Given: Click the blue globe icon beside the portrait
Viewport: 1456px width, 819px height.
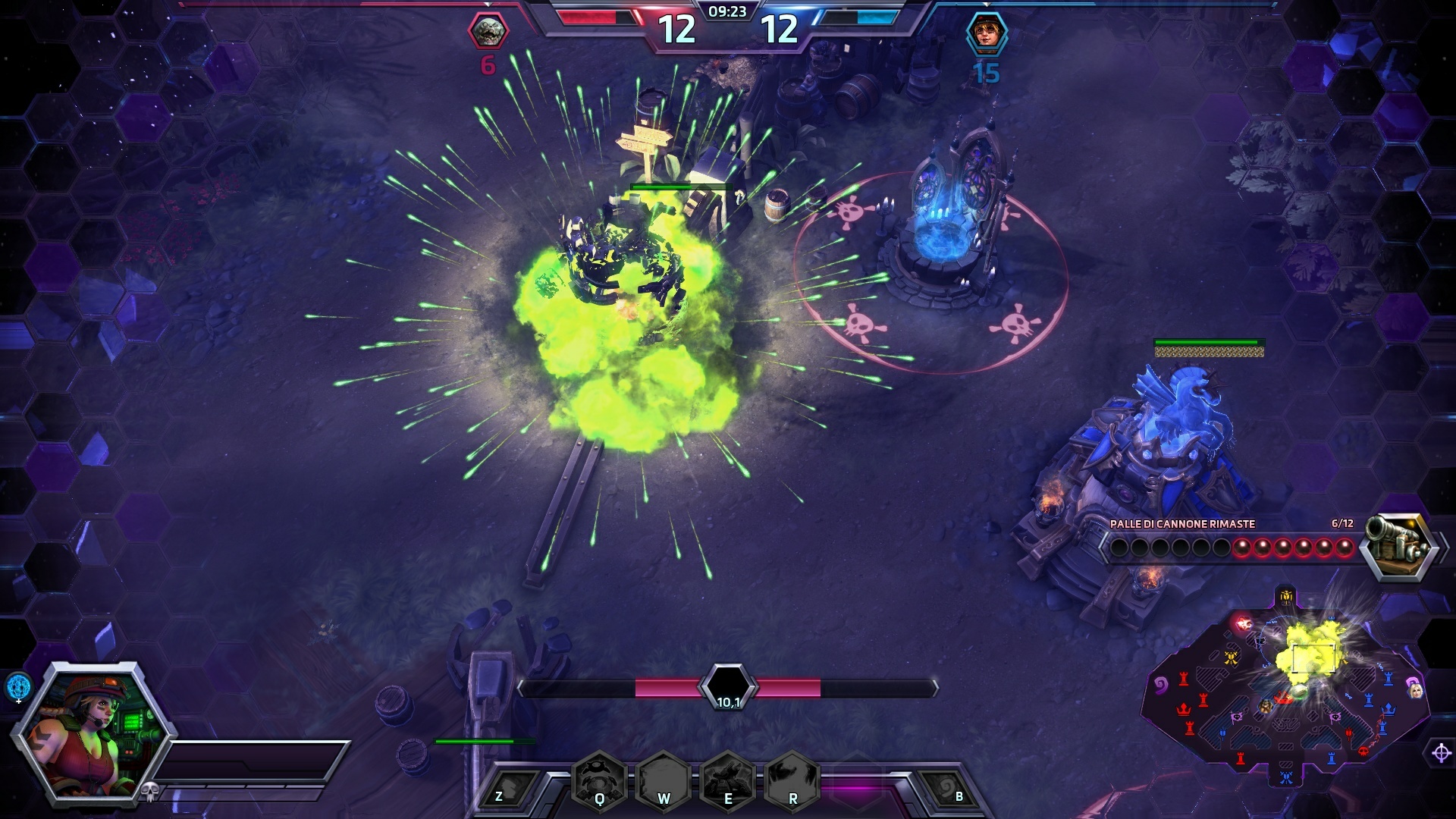Looking at the screenshot, I should point(19,686).
